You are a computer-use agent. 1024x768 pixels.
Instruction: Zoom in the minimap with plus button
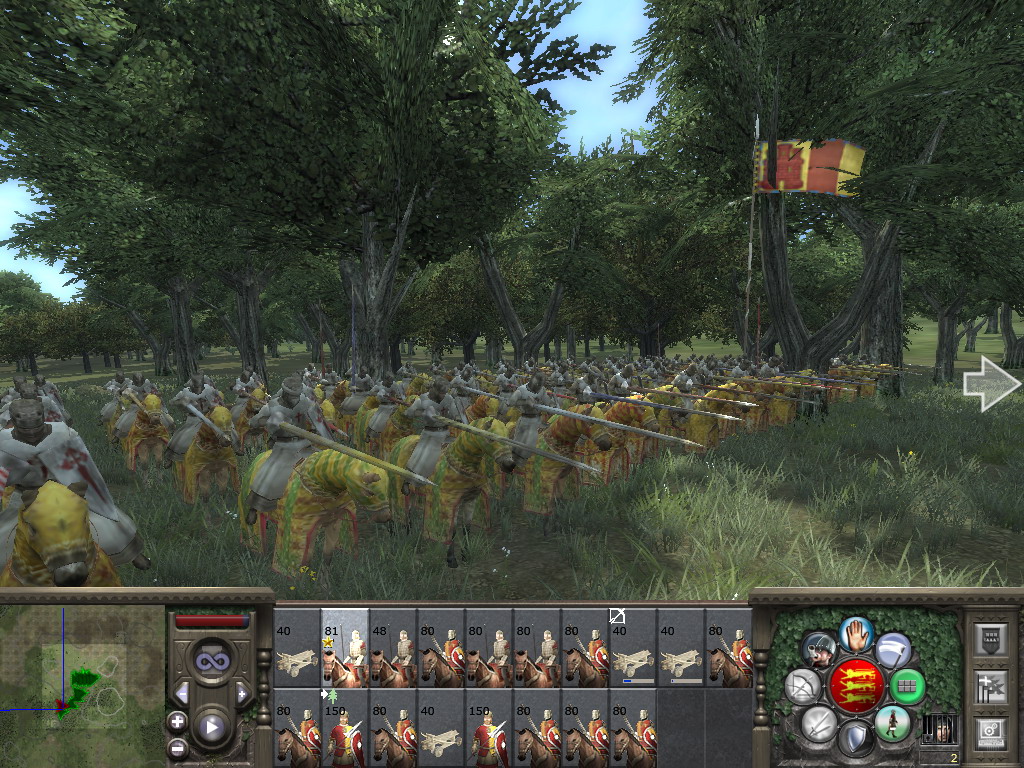tap(177, 721)
